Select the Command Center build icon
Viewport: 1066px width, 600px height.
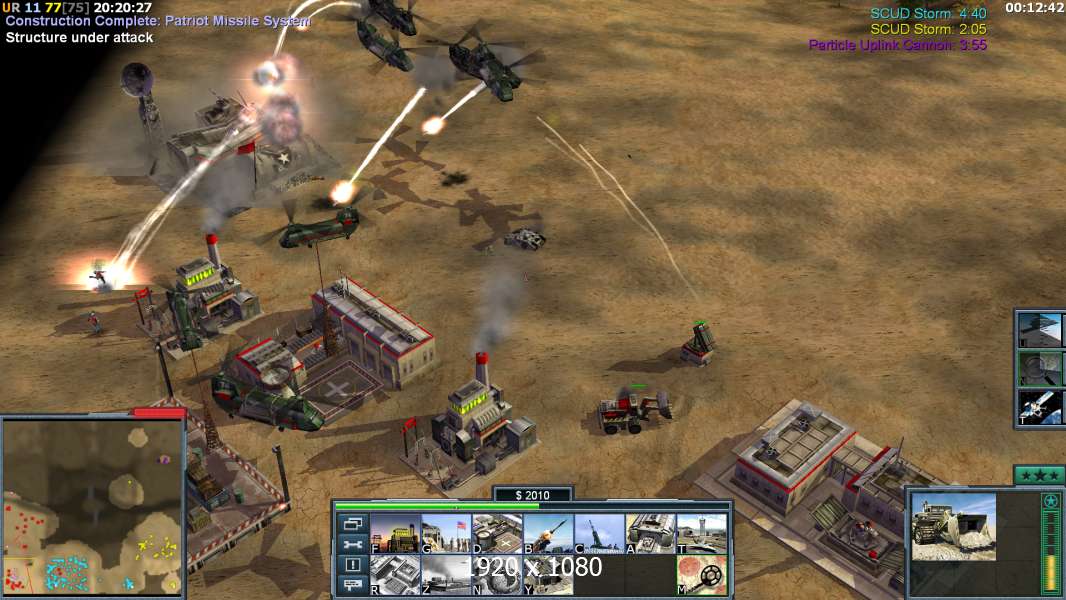[548, 575]
